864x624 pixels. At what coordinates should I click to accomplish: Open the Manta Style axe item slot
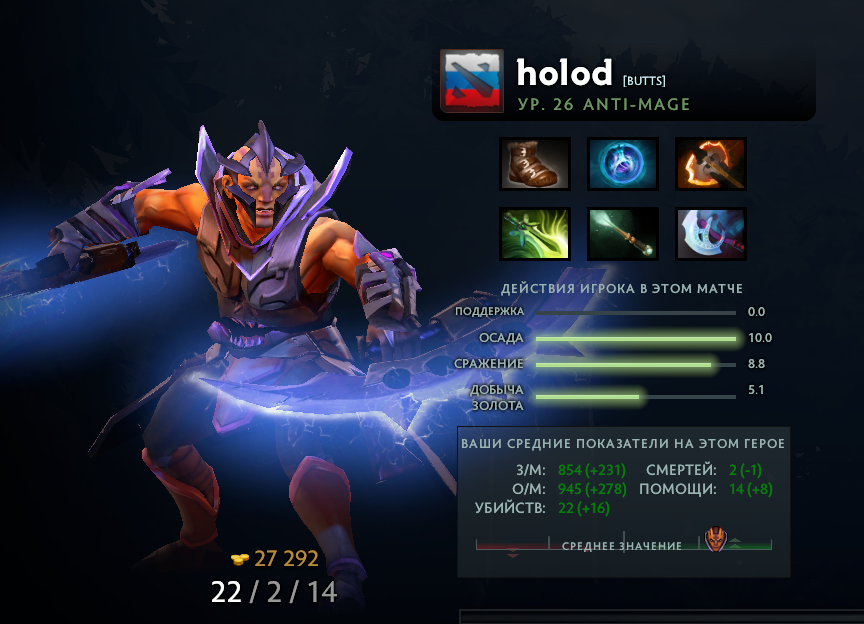pos(711,233)
